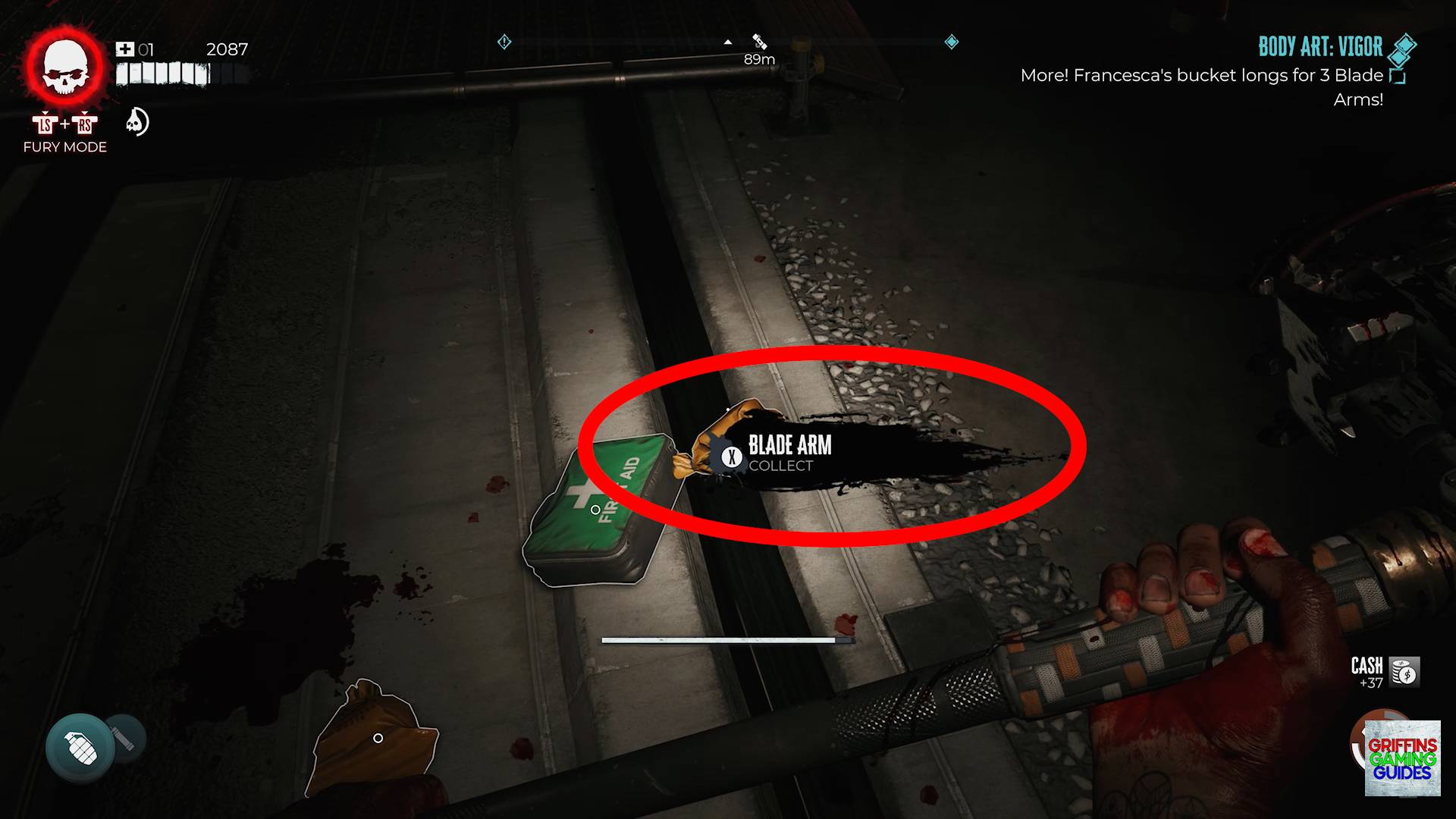Viewport: 1456px width, 819px height.
Task: Select the grenade curveball icon
Action: coord(80,748)
